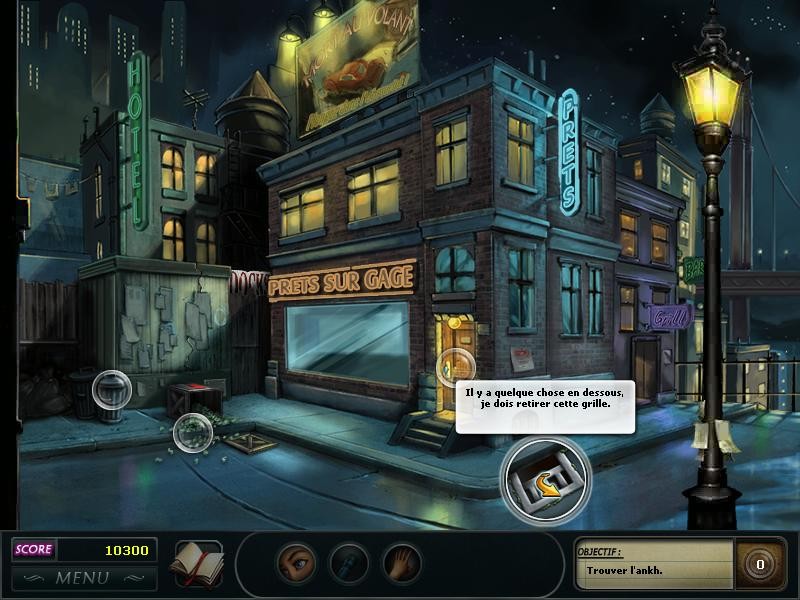Click the hotspot bubble on the scattered litter

click(x=192, y=432)
